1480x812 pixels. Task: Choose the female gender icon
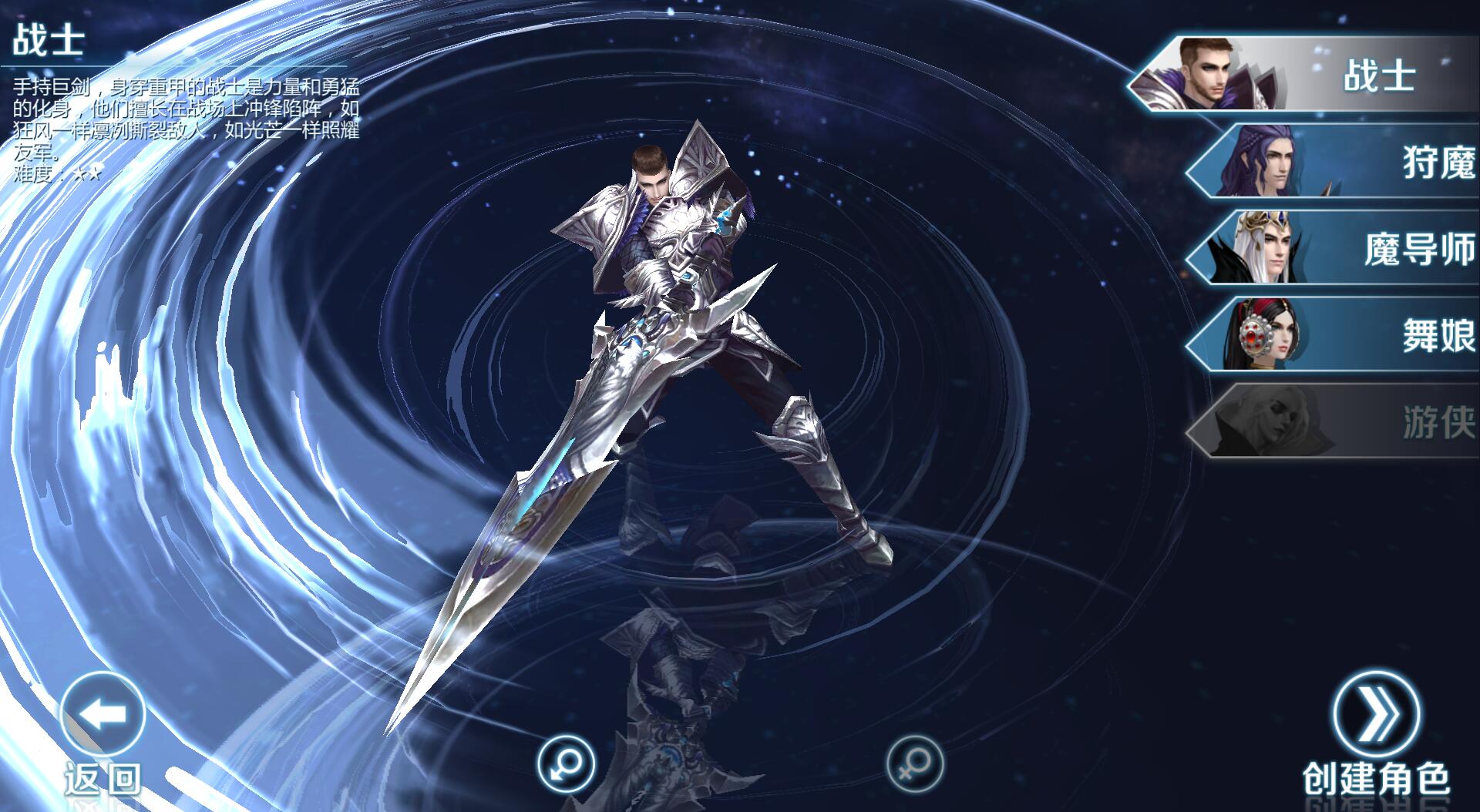(x=914, y=765)
